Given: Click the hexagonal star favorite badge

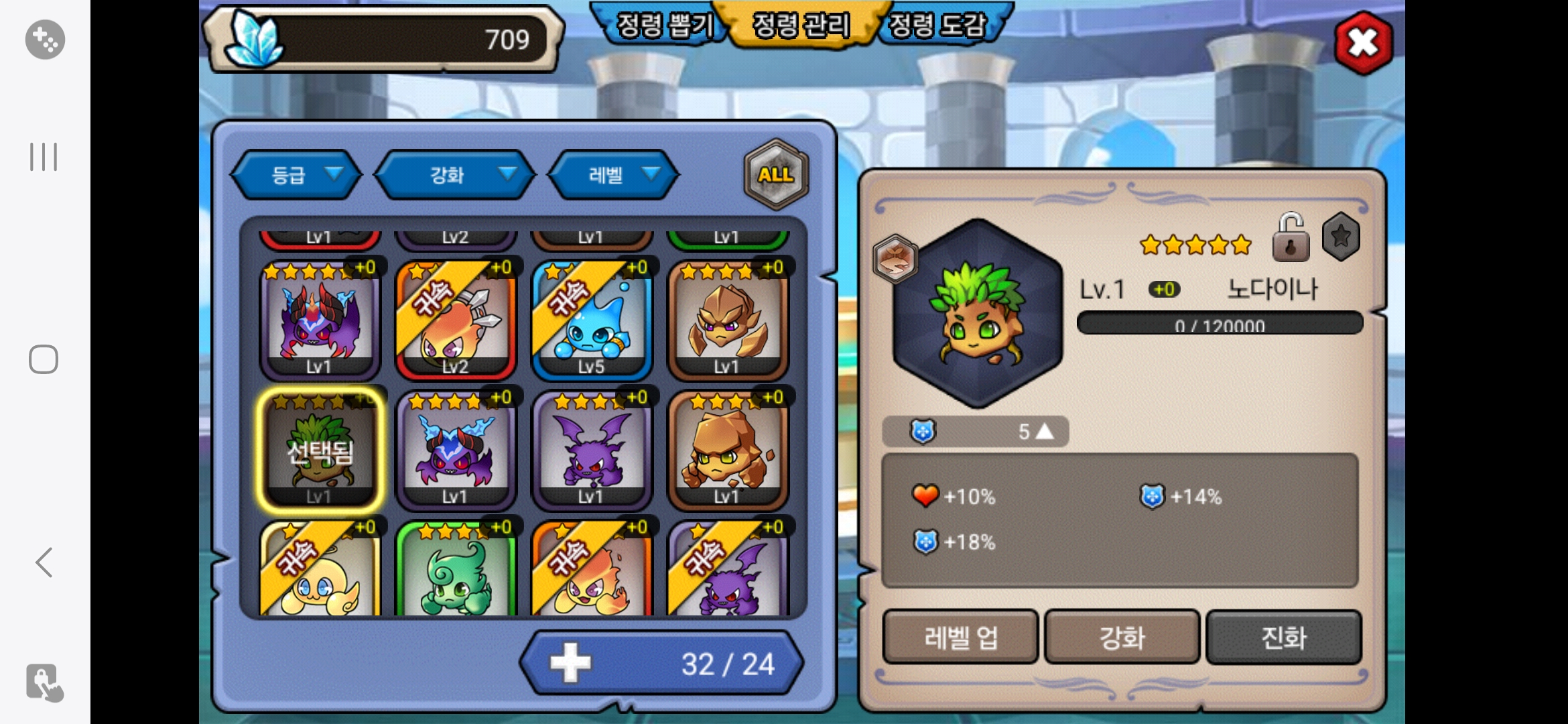Looking at the screenshot, I should pos(1341,237).
